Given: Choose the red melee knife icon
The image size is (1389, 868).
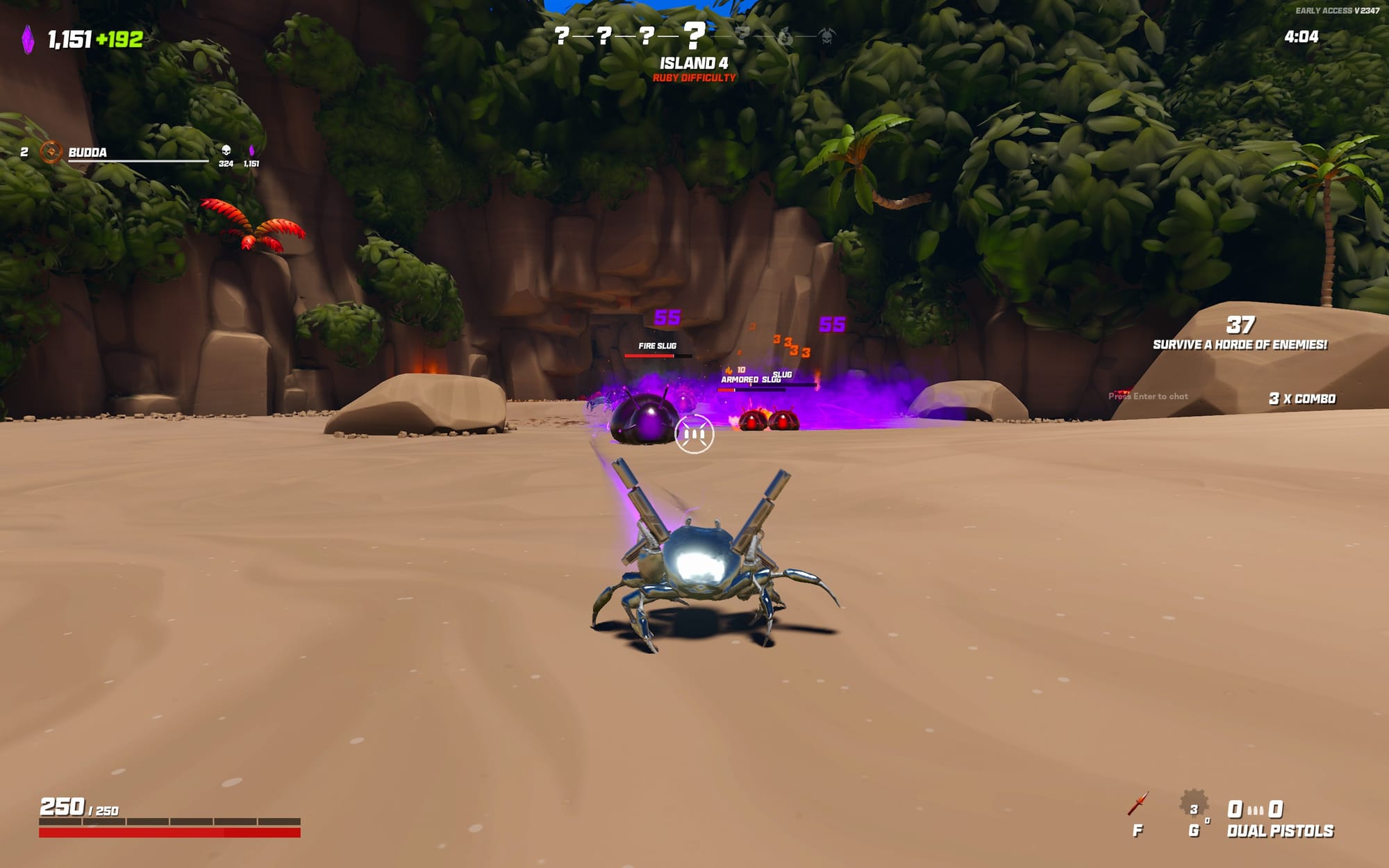Looking at the screenshot, I should coord(1138,805).
